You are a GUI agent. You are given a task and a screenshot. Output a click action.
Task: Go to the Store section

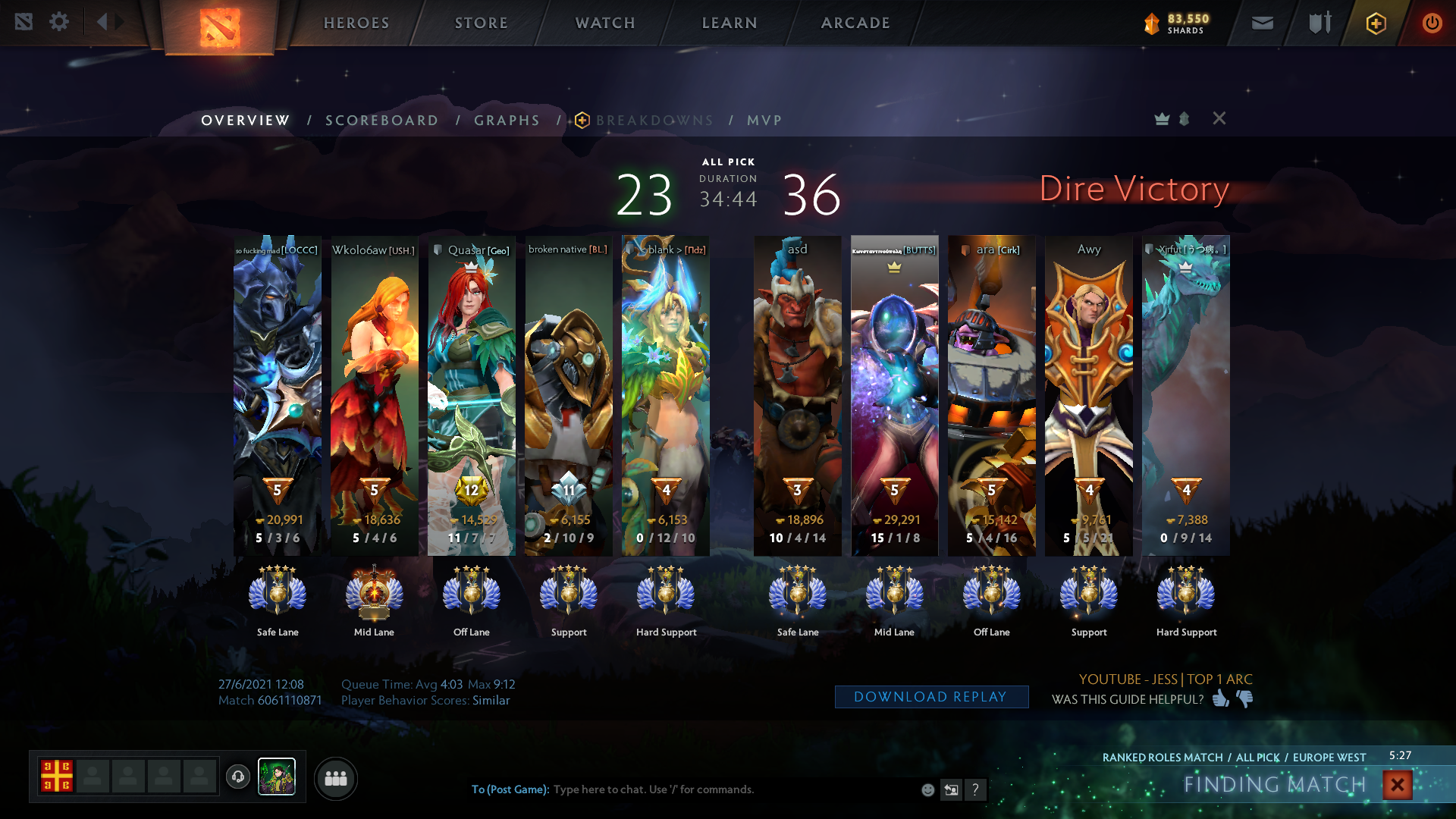[482, 23]
